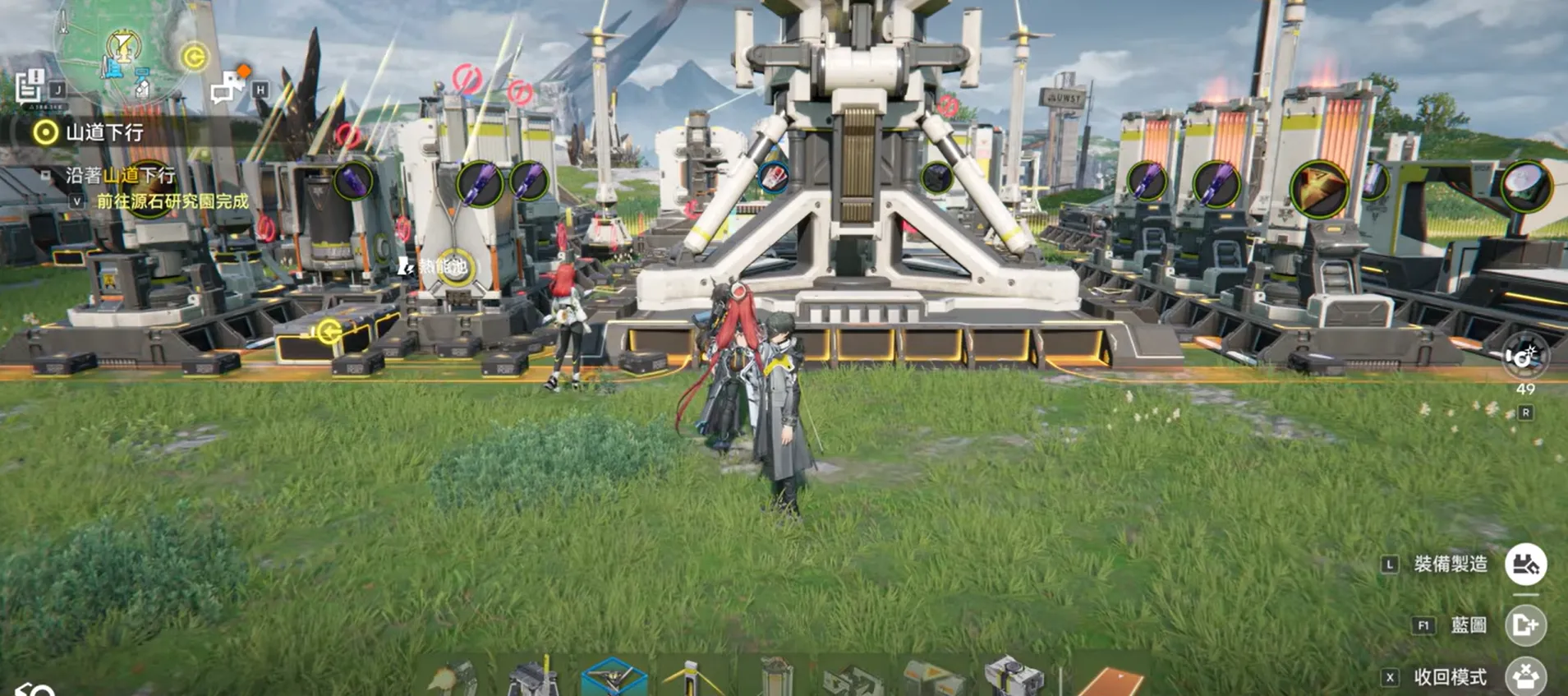Choose the yellow-legged pylon in build bar
Viewport: 1568px width, 696px height.
692,679
